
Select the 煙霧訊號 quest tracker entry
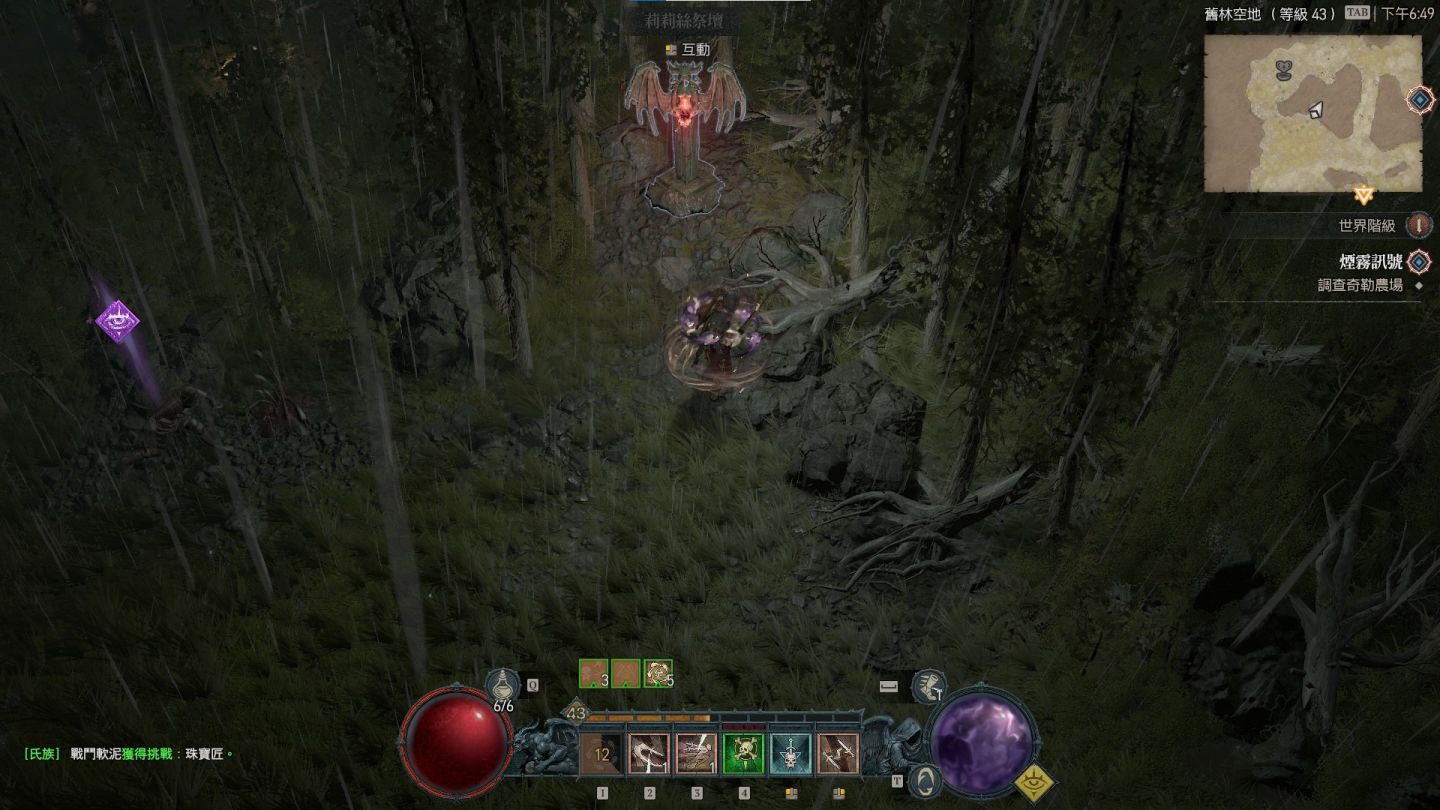tap(1371, 262)
